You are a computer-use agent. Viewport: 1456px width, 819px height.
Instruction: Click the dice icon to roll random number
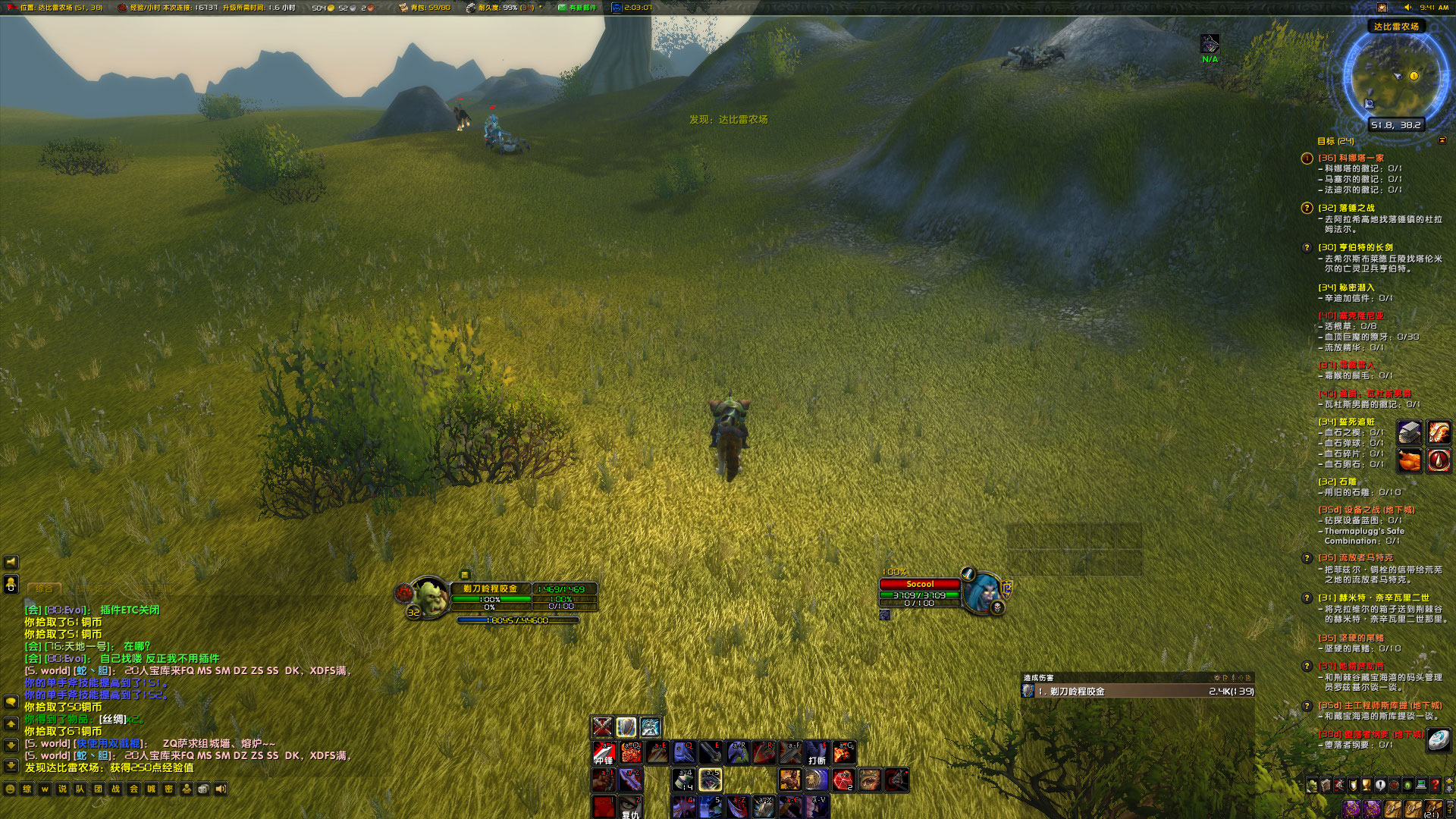click(202, 789)
